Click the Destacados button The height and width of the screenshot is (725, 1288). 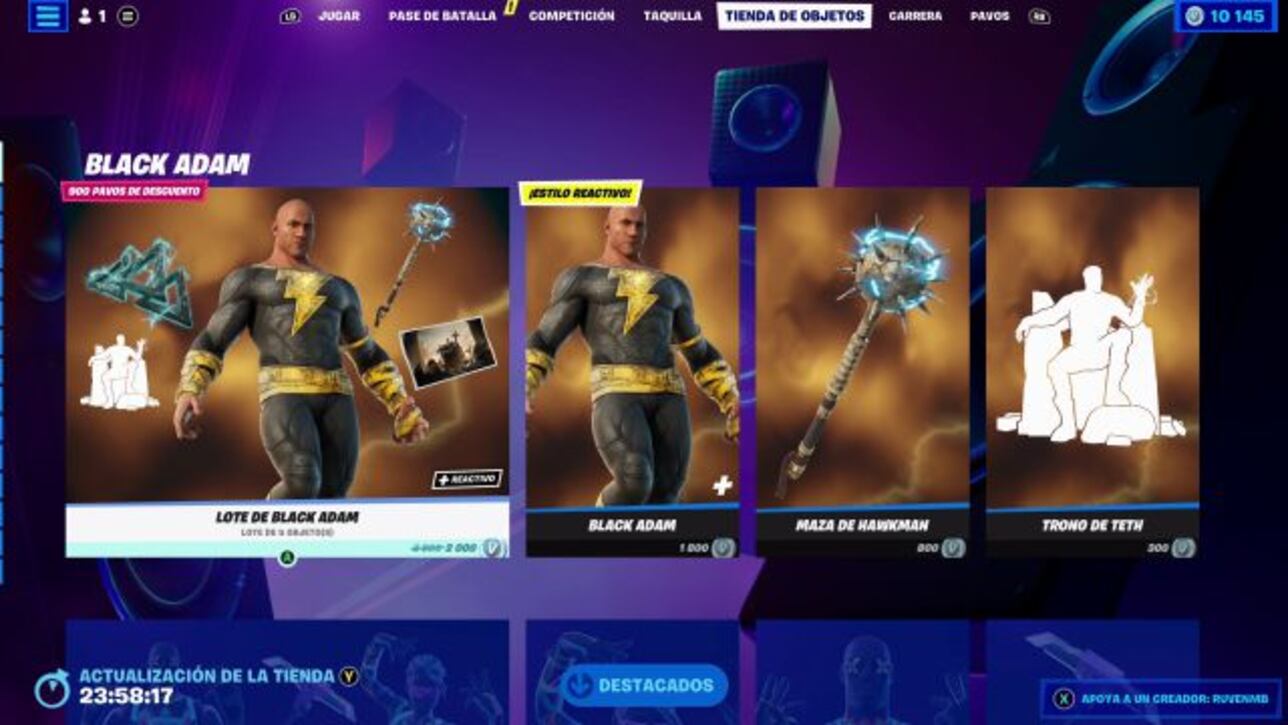tap(648, 687)
